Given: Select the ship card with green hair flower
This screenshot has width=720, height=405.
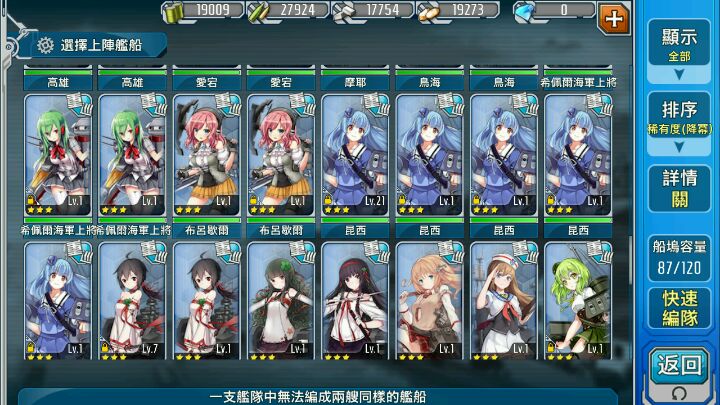Looking at the screenshot, I should point(281,300).
